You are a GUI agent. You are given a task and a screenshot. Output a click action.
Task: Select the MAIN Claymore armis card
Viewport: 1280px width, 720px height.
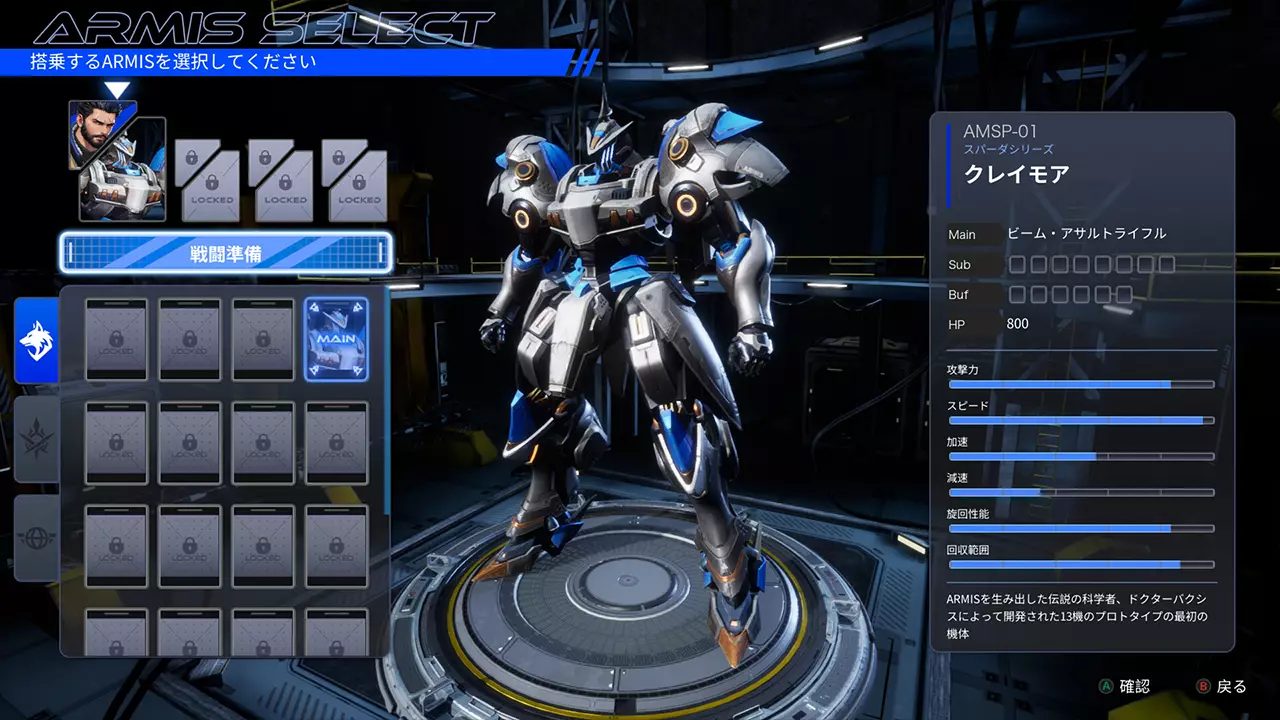[337, 340]
